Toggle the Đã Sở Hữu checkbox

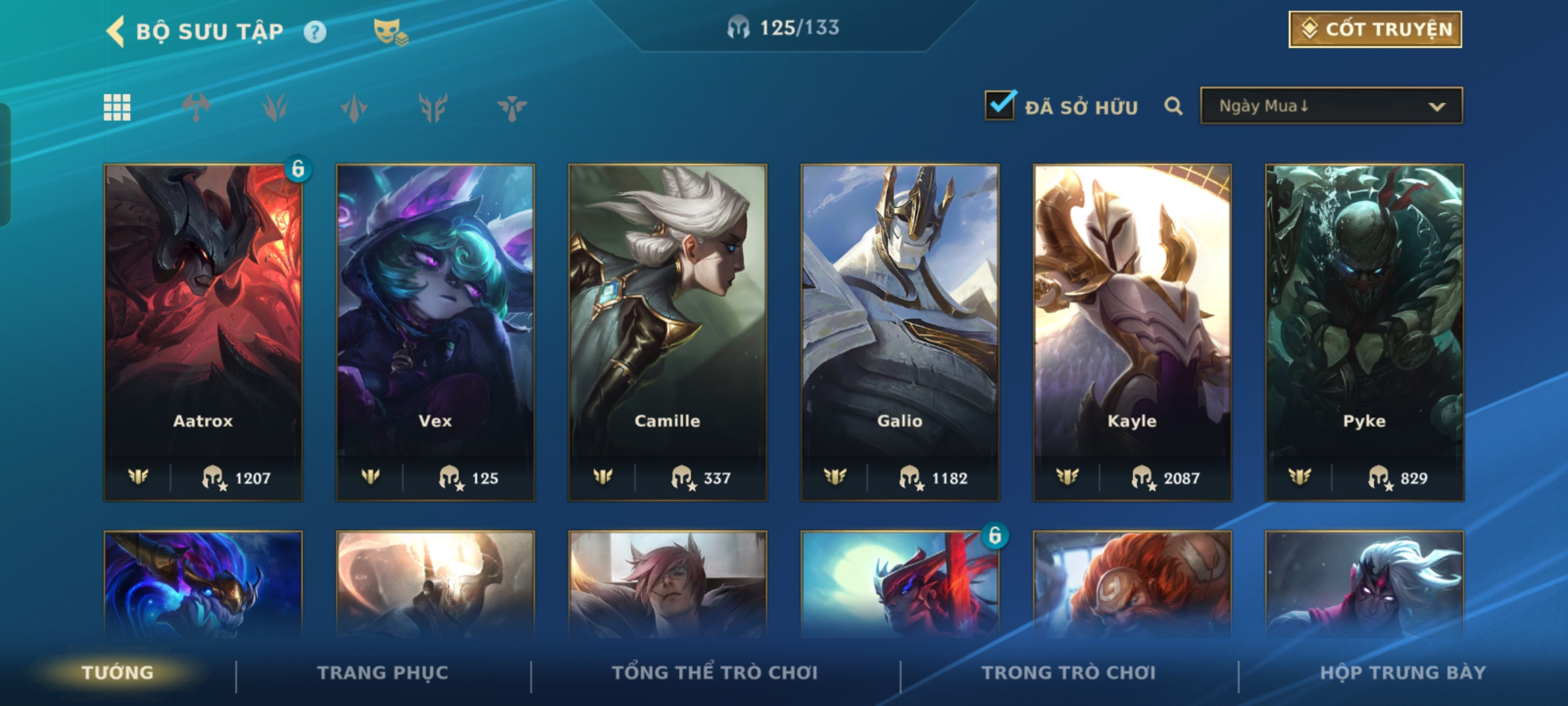pyautogui.click(x=1000, y=105)
